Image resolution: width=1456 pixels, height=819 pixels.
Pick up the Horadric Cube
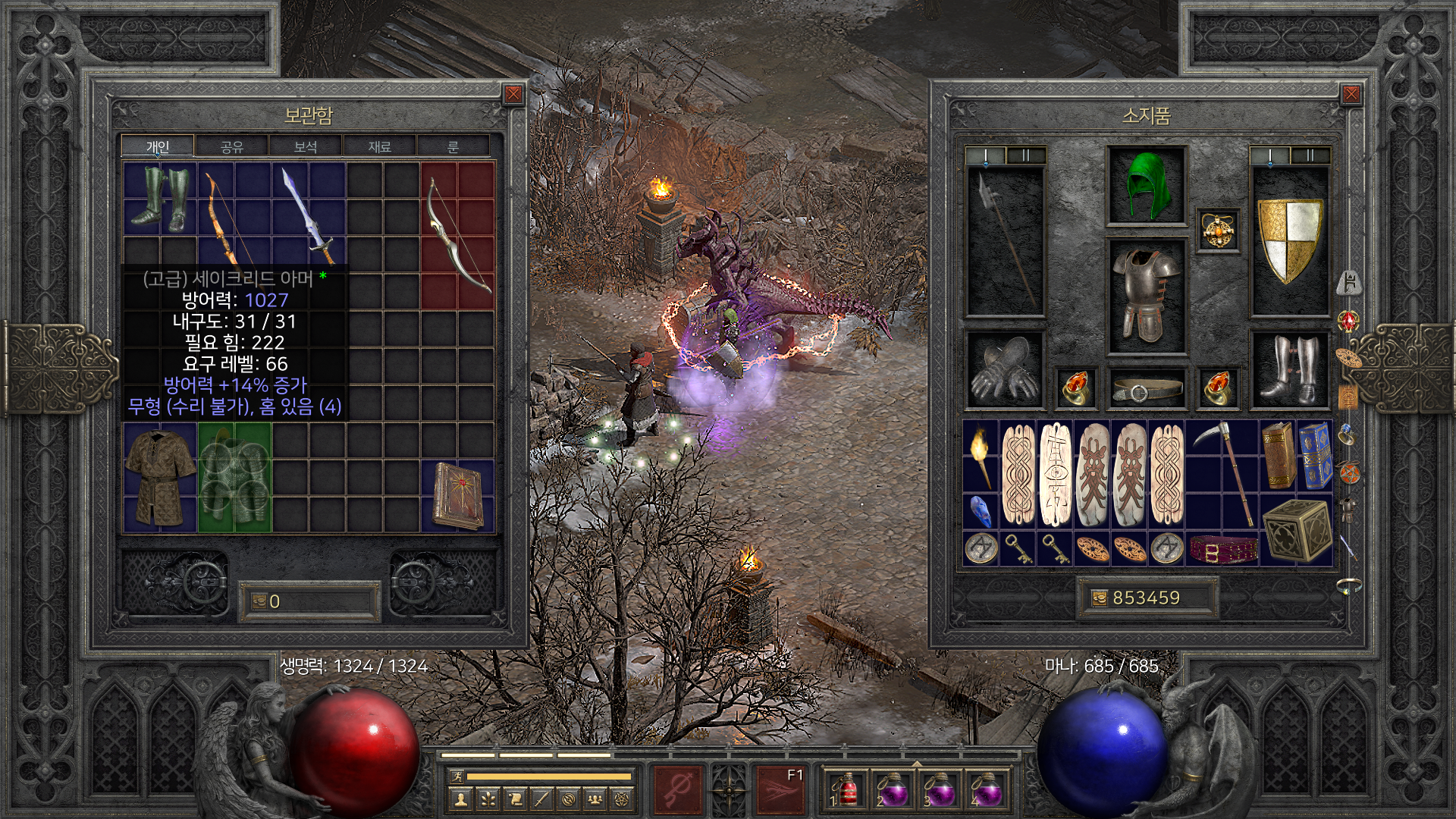1296,531
